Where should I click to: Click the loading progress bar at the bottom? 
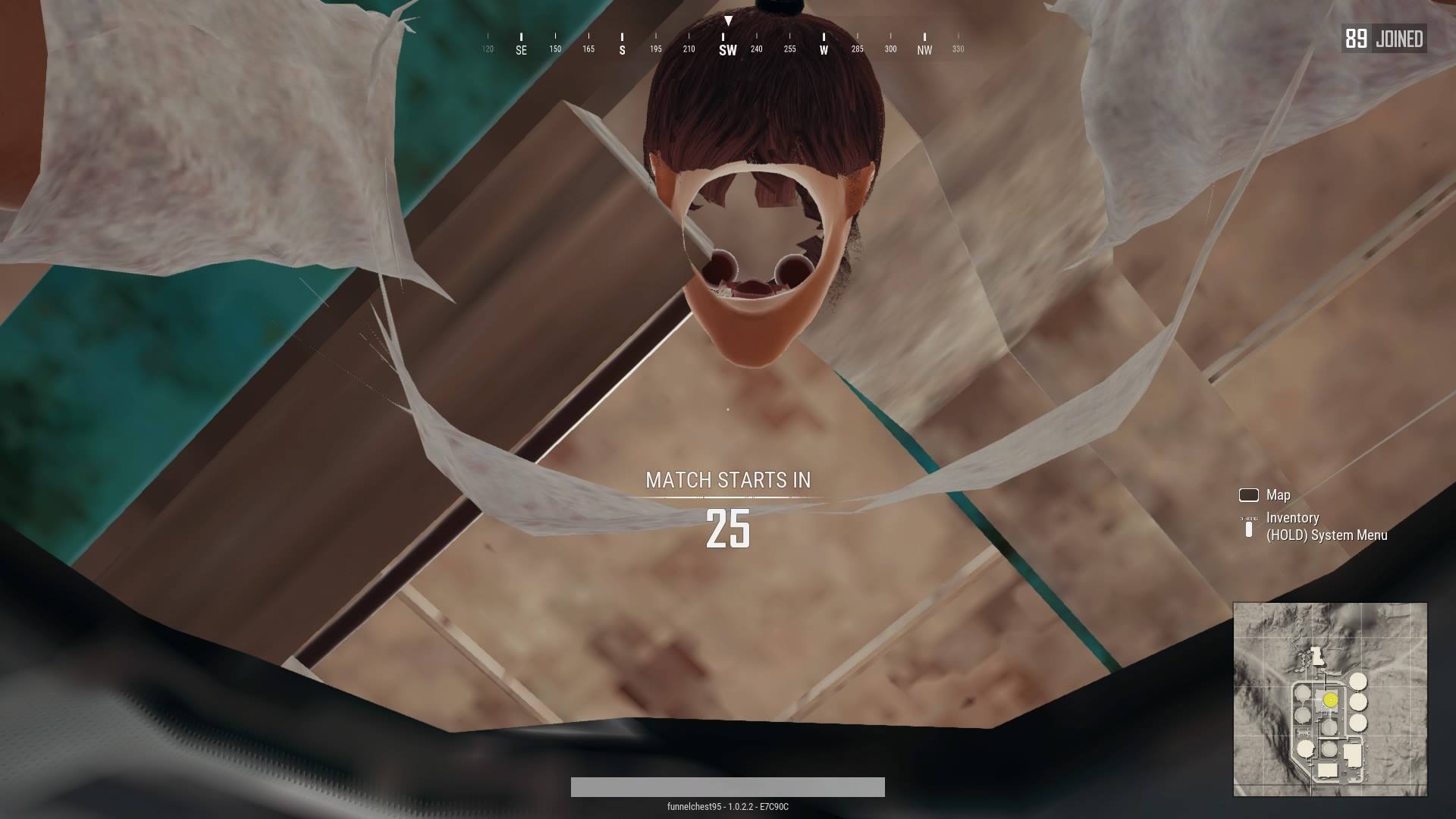pos(728,787)
